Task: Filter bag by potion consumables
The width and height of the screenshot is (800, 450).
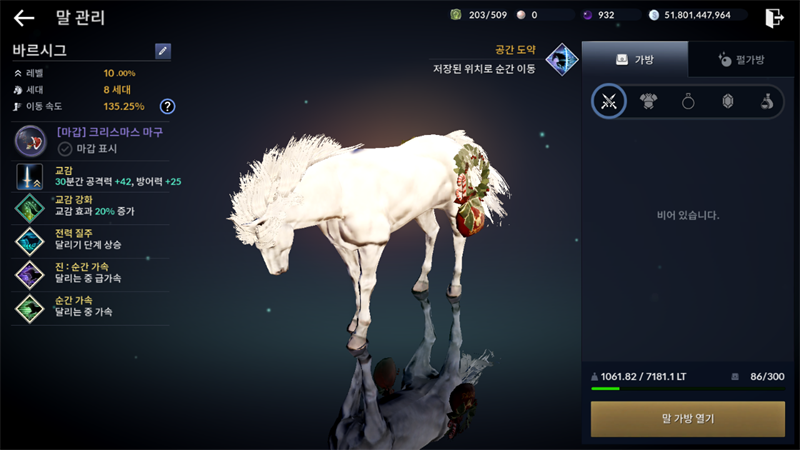Action: tap(766, 101)
